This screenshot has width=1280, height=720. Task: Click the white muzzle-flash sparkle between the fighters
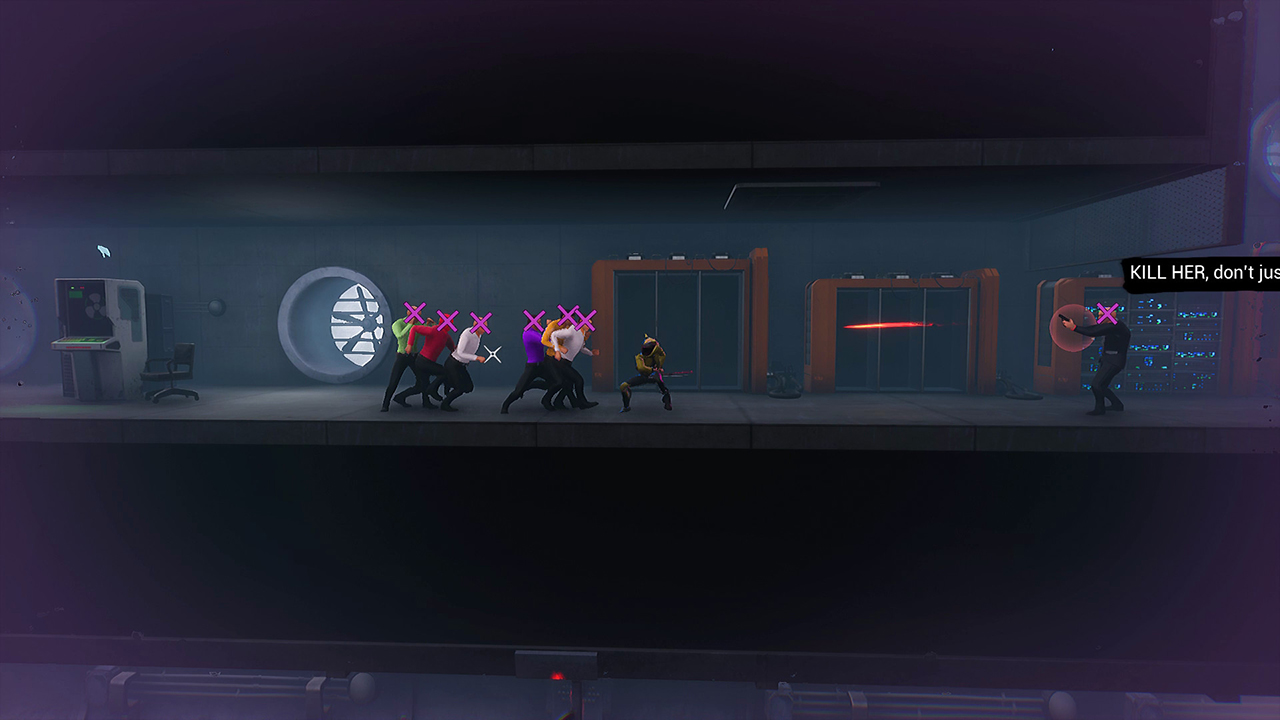(491, 352)
